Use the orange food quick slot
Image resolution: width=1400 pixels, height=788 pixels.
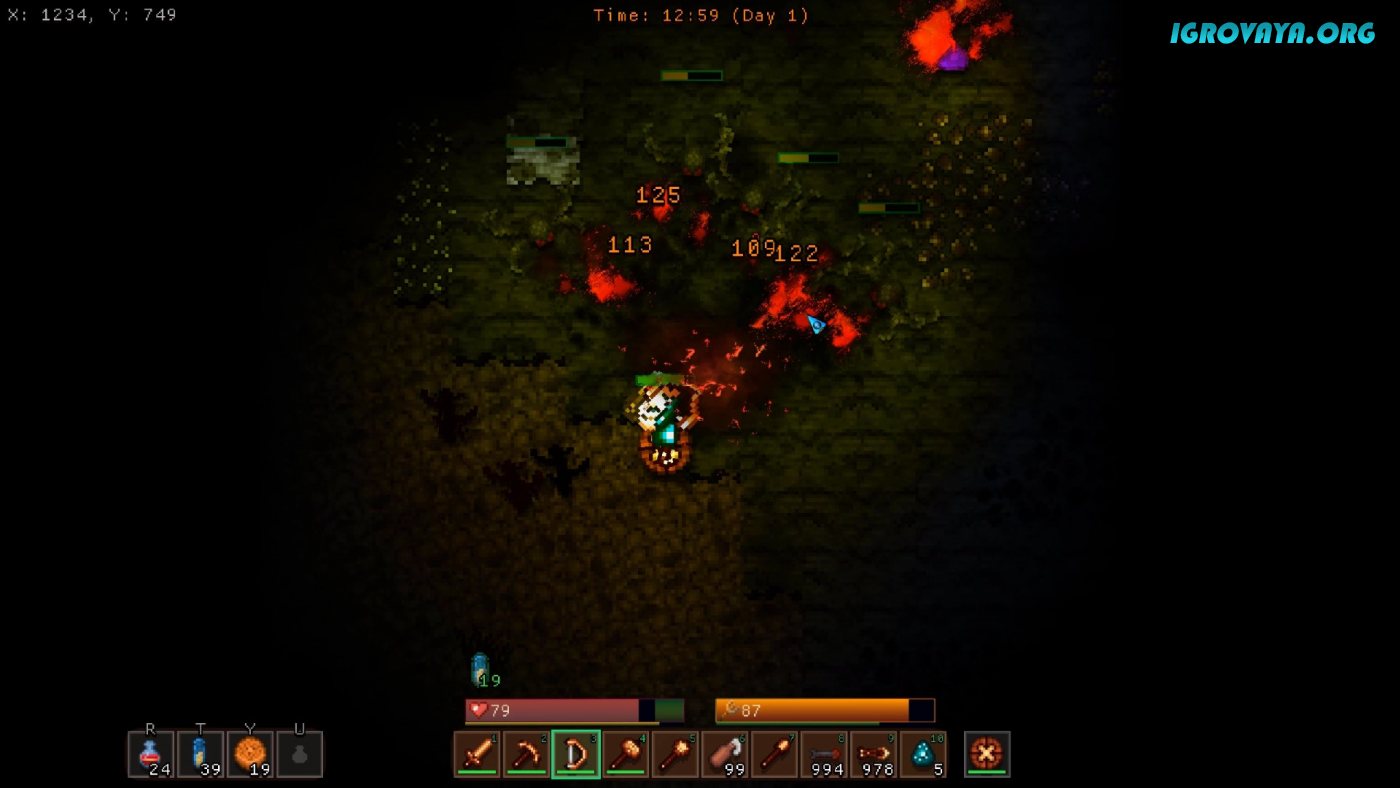[x=250, y=754]
